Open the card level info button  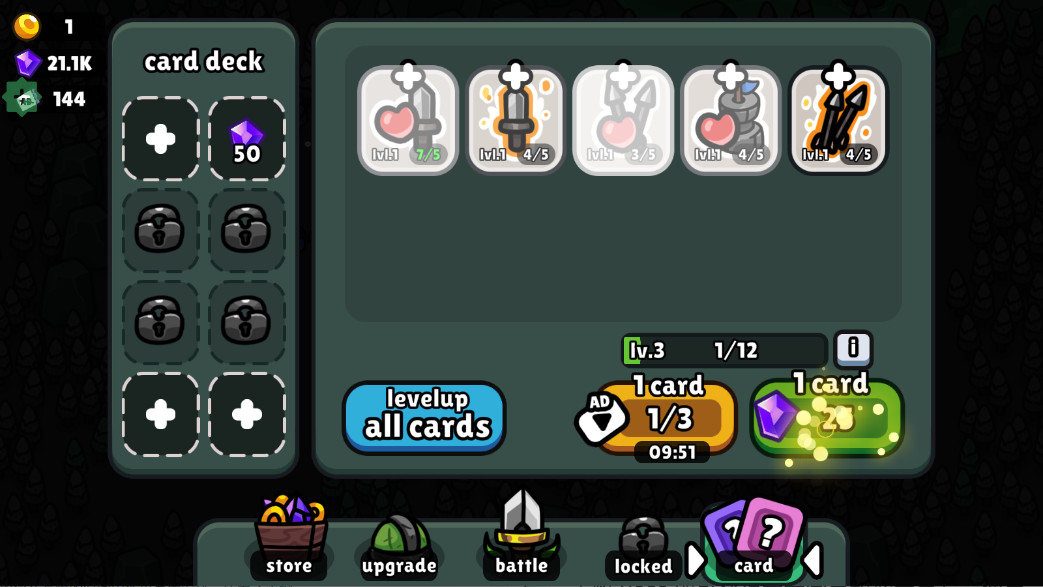click(852, 349)
